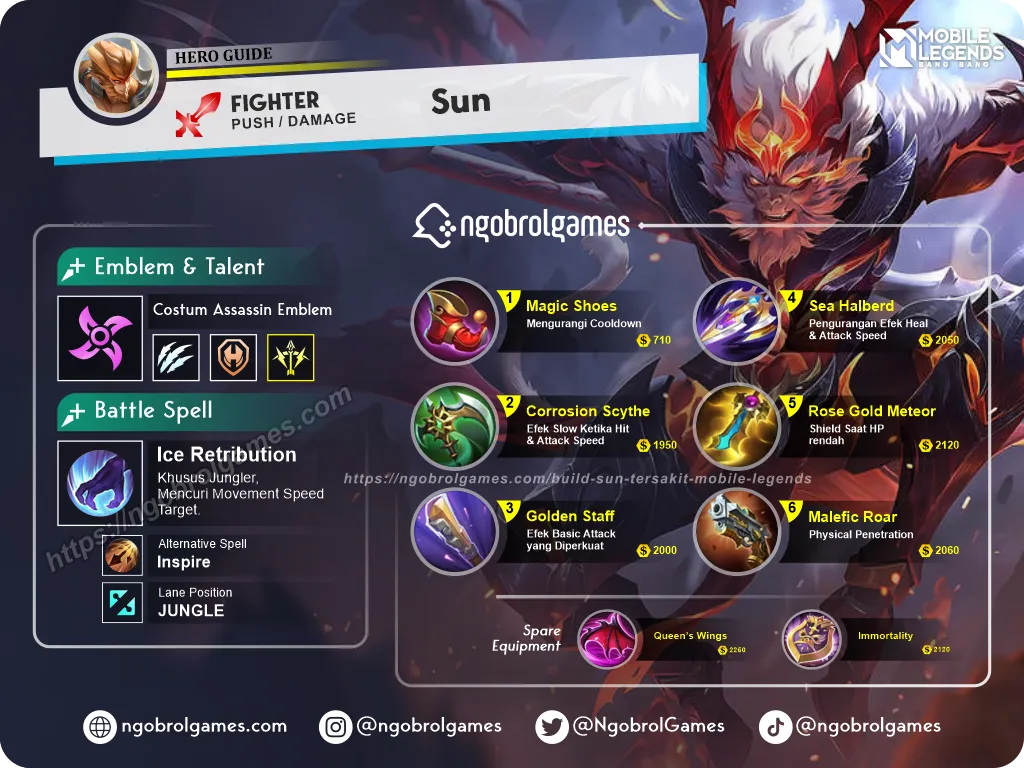Click the Jungle lane position icon

[122, 603]
